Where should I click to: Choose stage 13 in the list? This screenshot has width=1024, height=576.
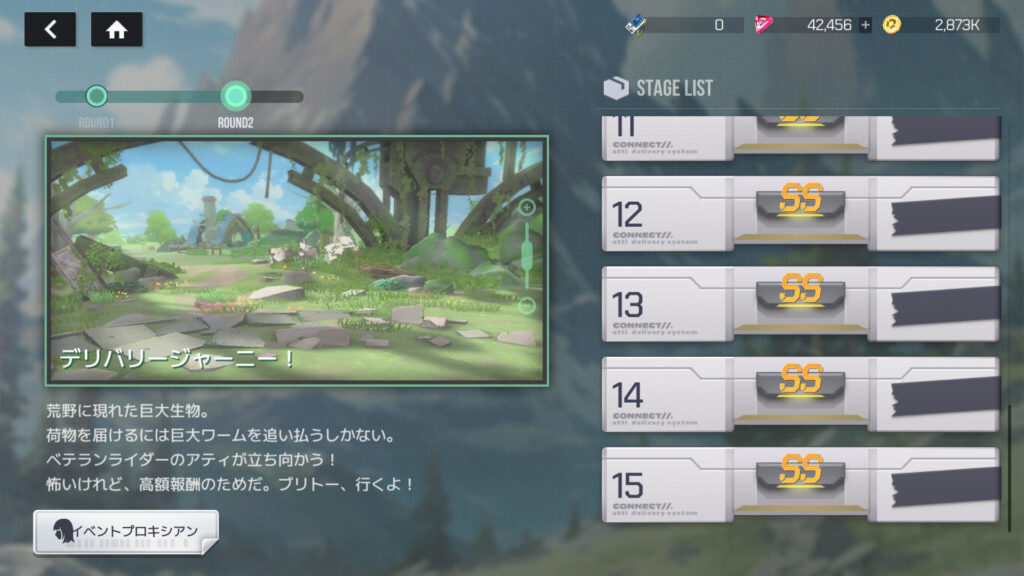click(x=799, y=304)
